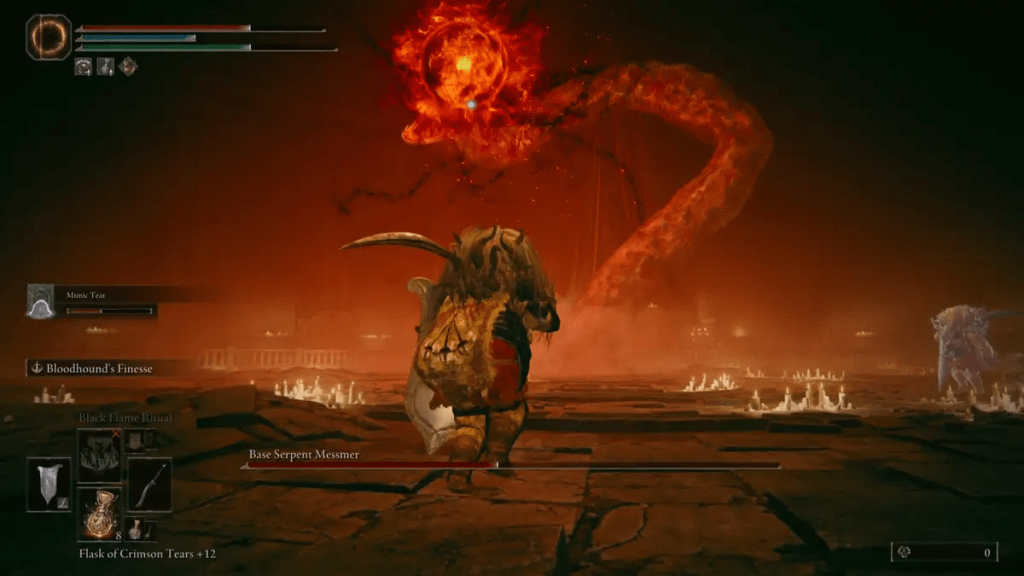Screen dimensions: 1024x576
Task: Click the runes counter box
Action: point(944,552)
